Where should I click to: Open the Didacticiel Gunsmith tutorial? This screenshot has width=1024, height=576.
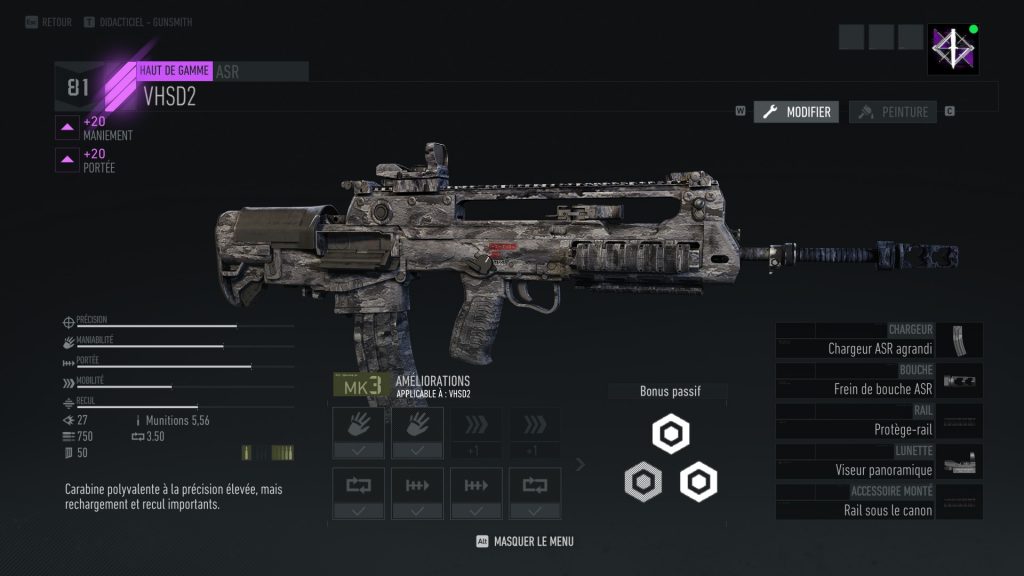[145, 22]
